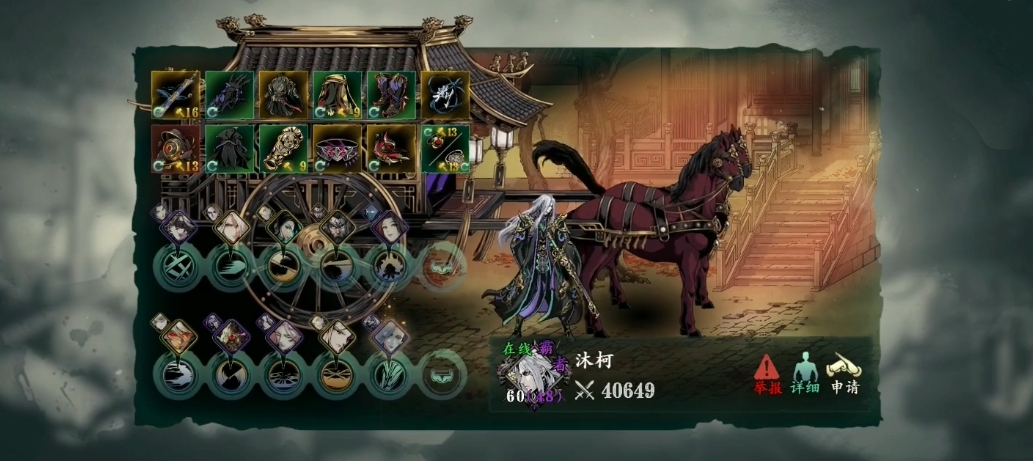The width and height of the screenshot is (1033, 461).
Task: Inspect the red orb relic slot
Action: point(175,149)
